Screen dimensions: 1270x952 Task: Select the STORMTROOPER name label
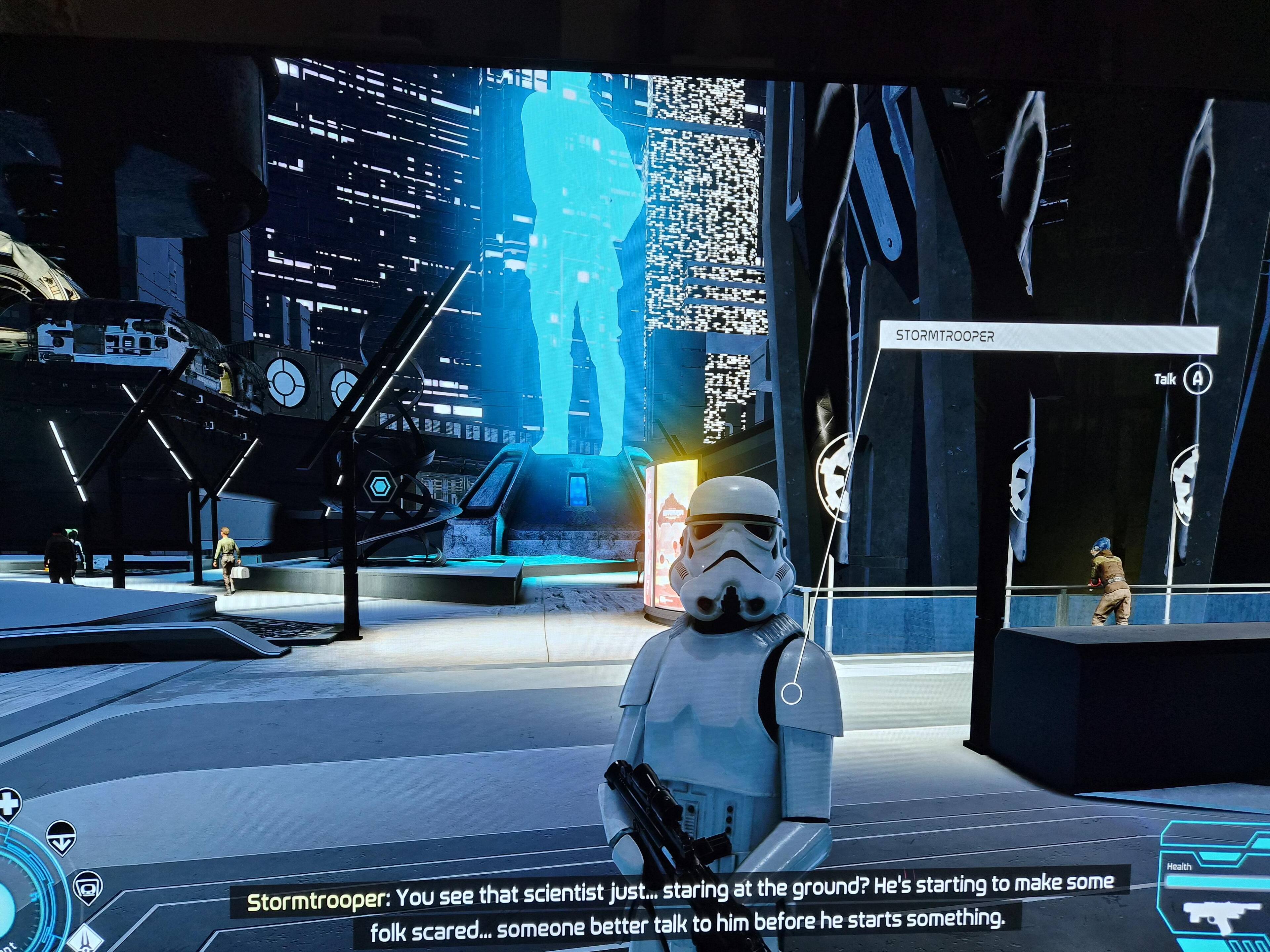(1048, 337)
